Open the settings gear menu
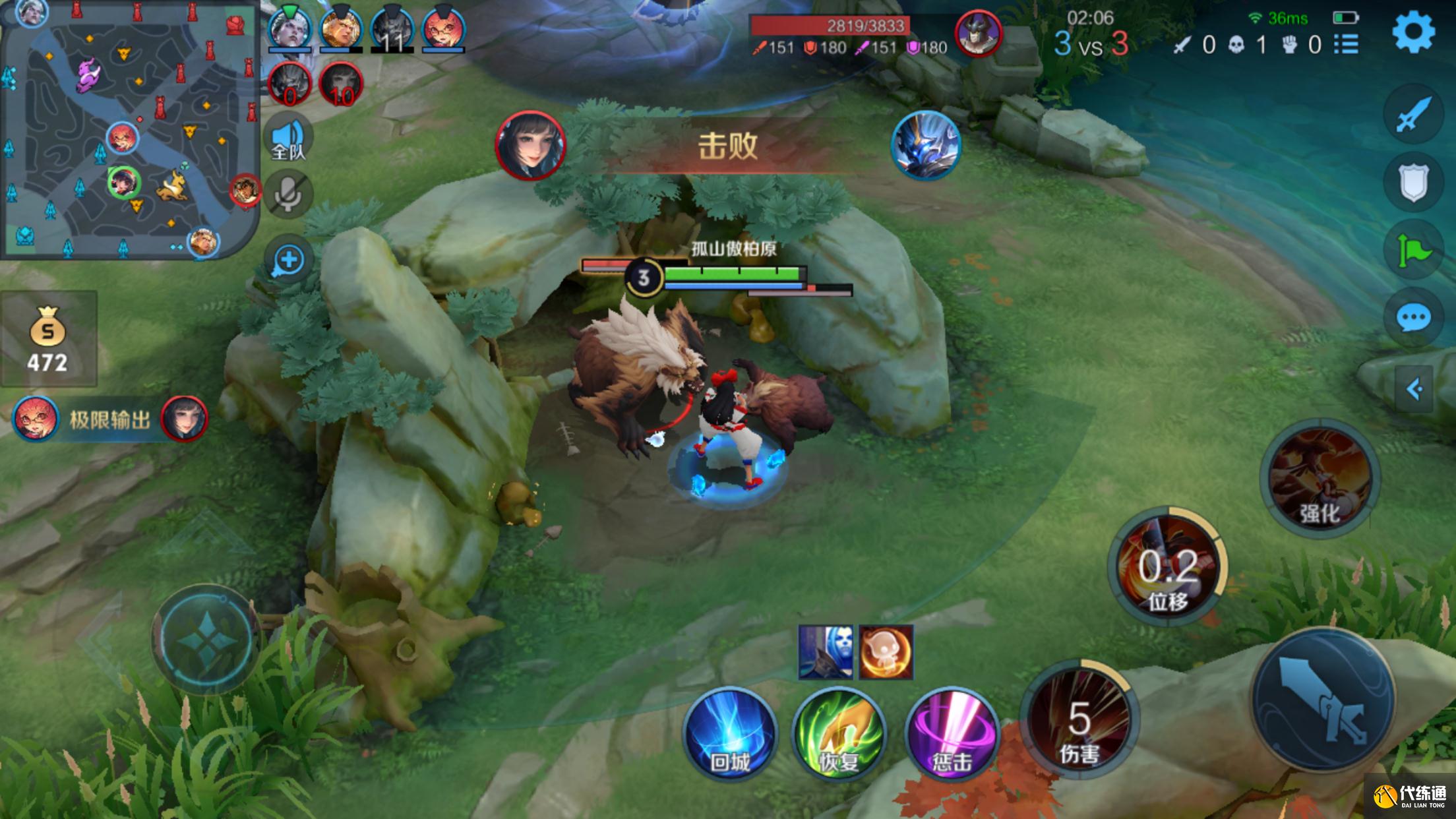1456x819 pixels. (1413, 32)
